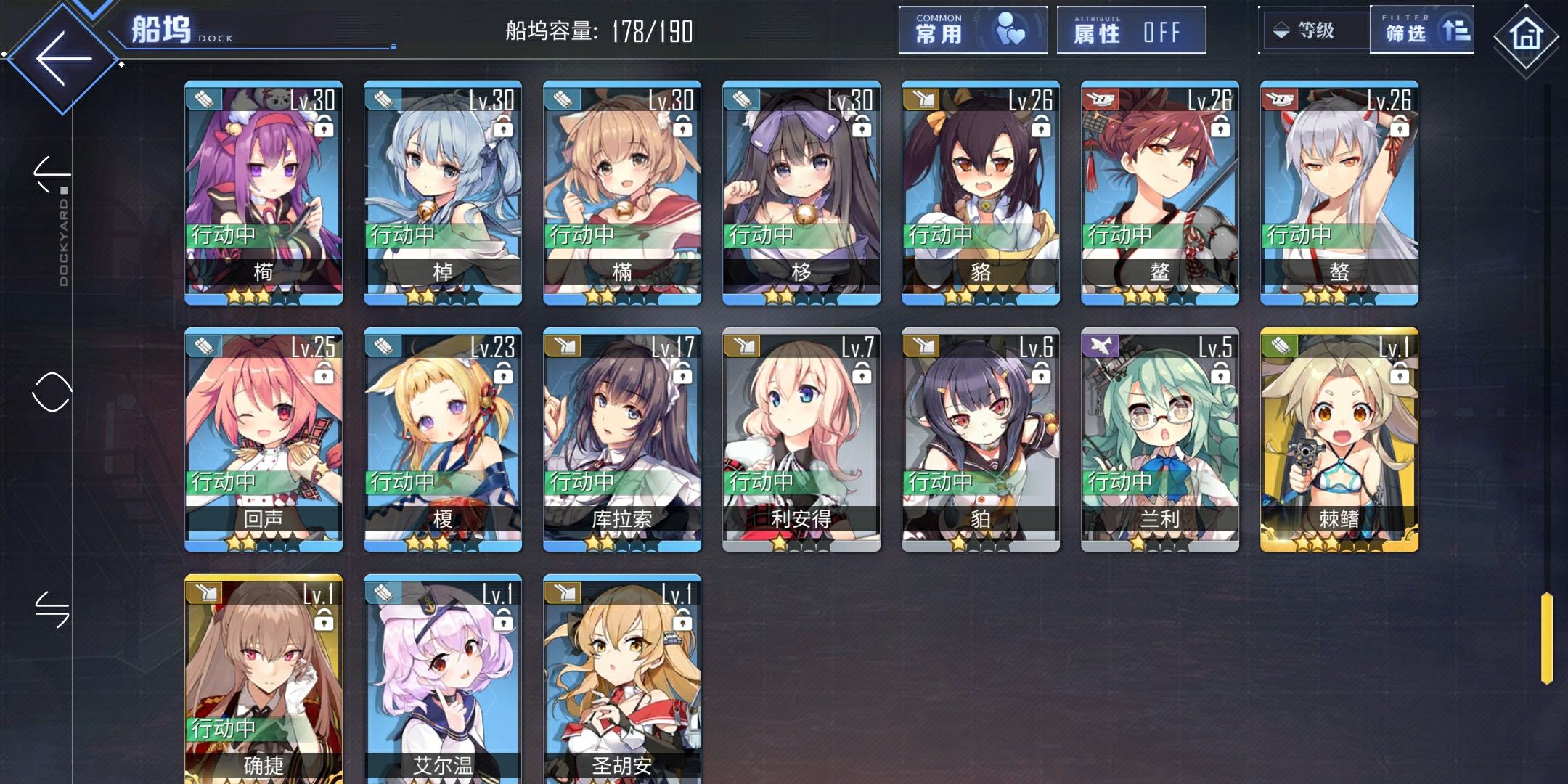
Task: Open the 确捷 ship card
Action: (x=264, y=679)
